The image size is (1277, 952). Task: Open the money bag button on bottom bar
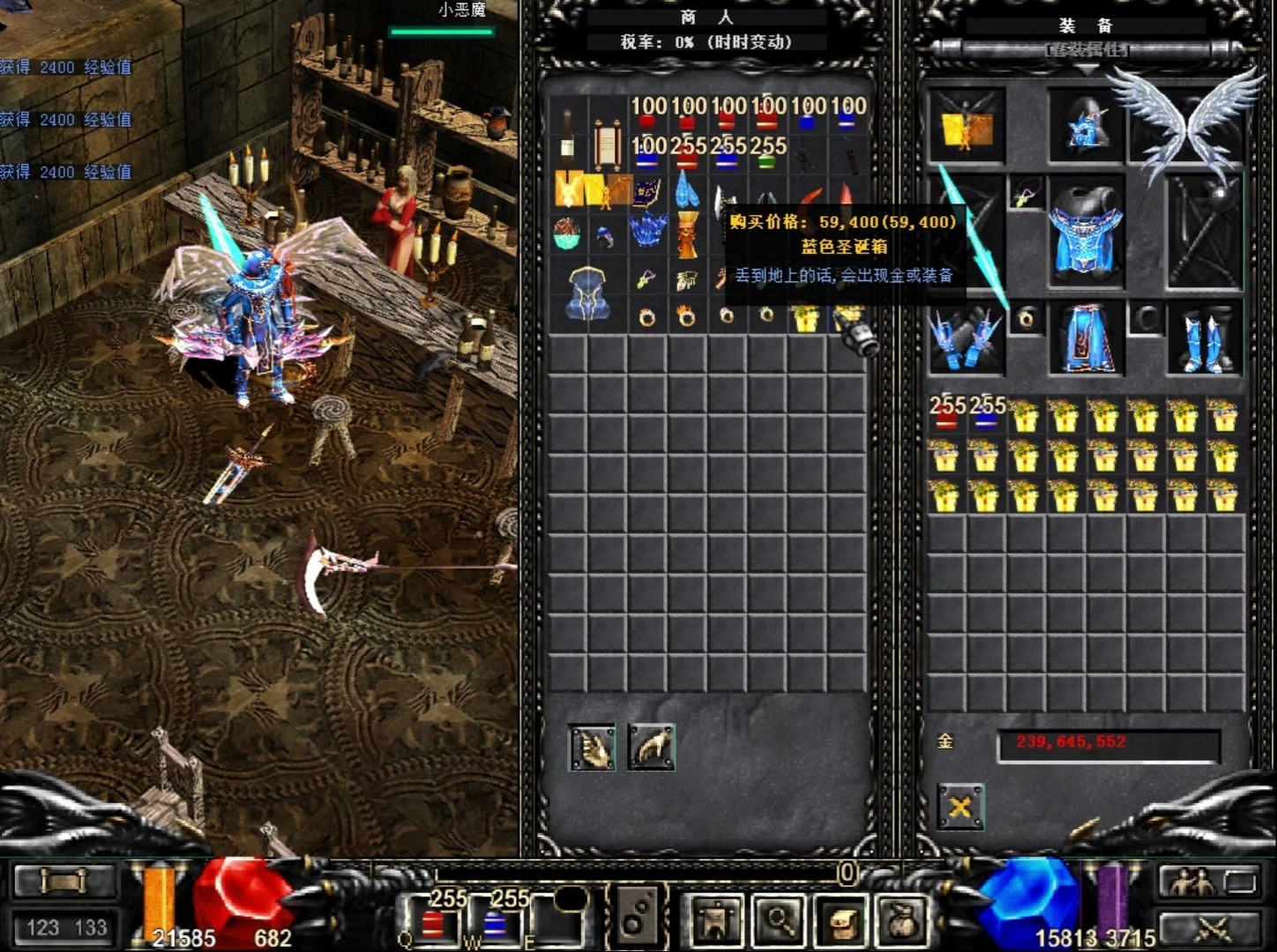tap(901, 921)
